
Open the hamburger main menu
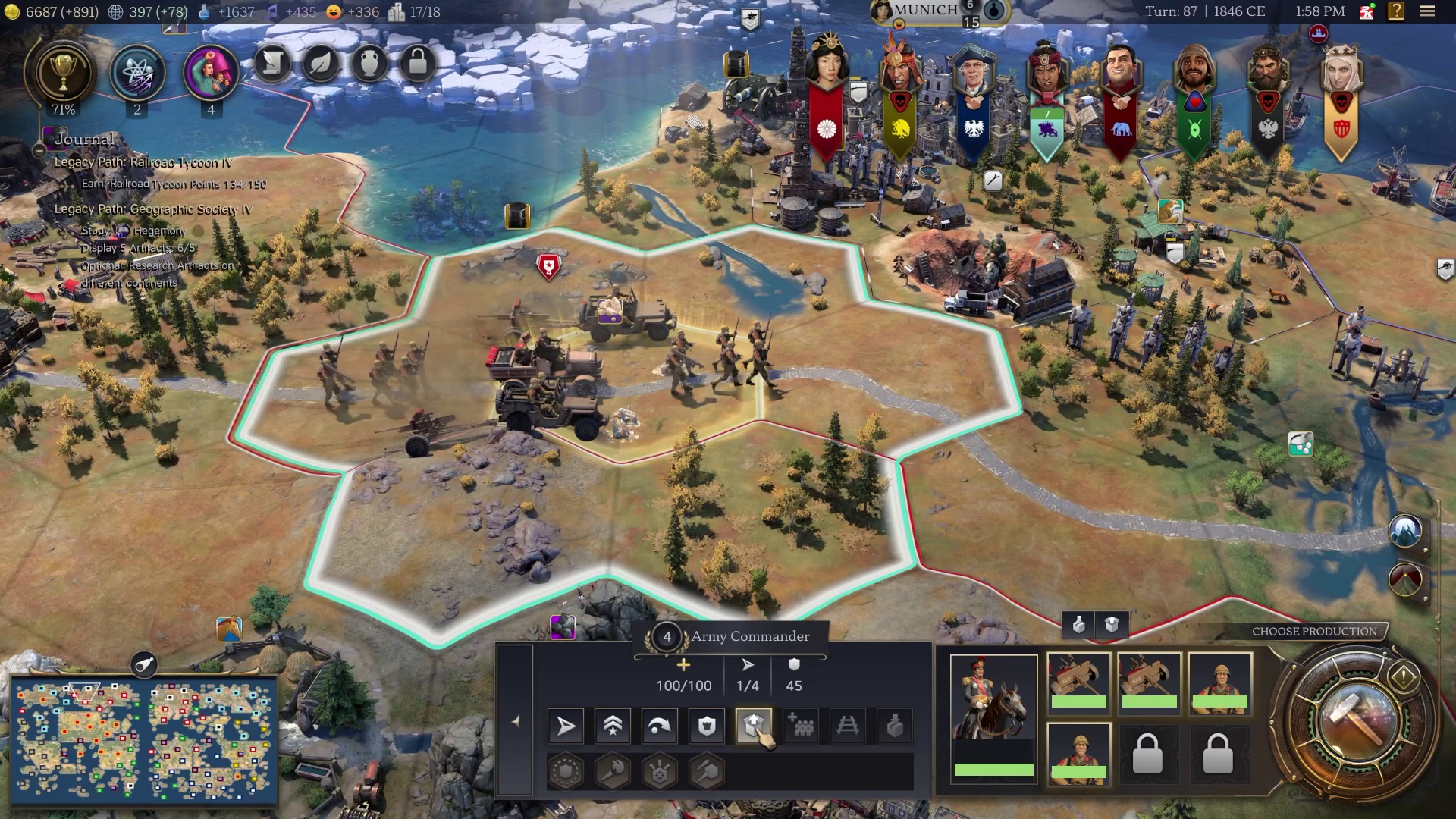(x=1427, y=11)
